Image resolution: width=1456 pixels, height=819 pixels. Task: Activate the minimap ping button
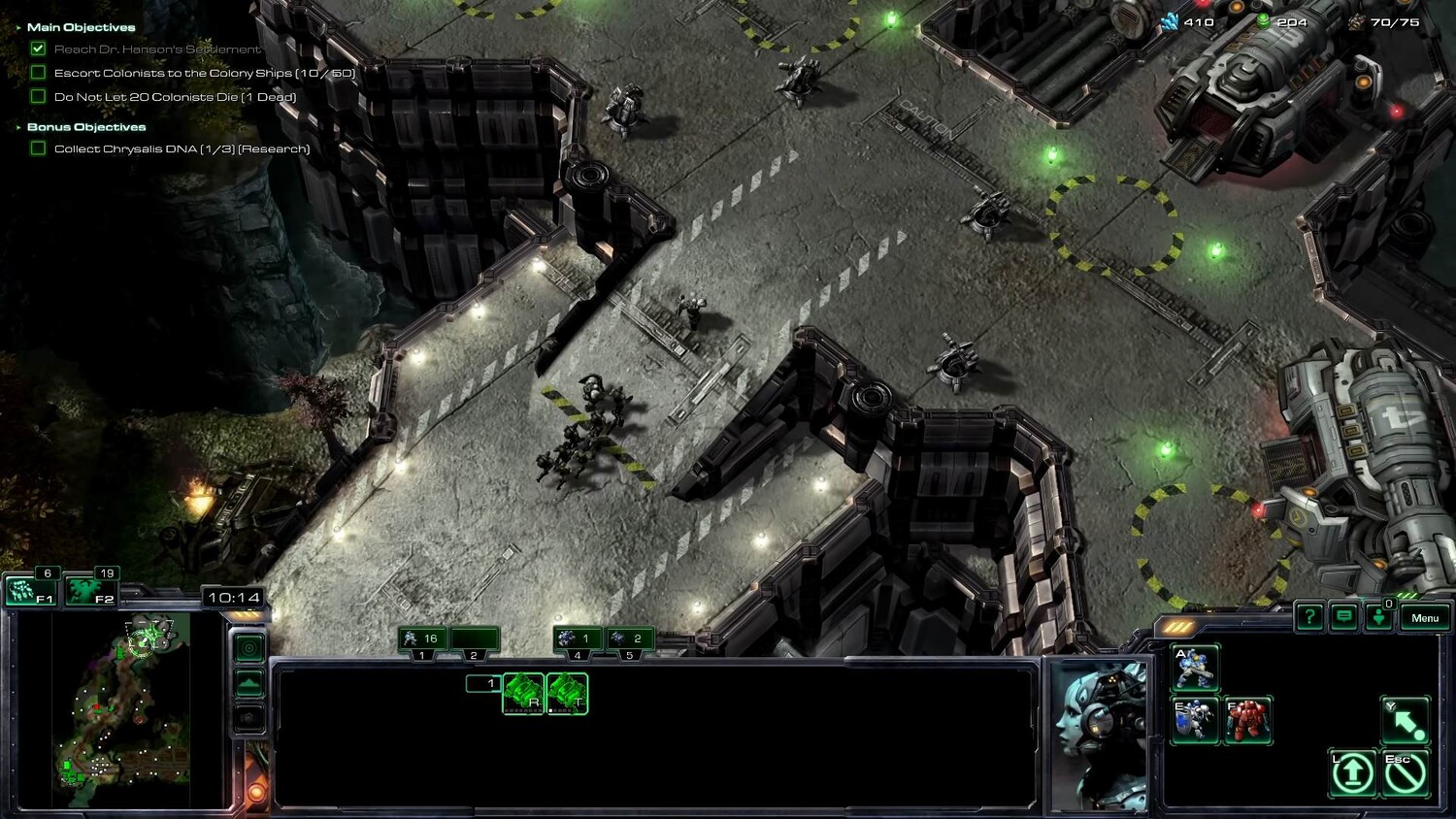click(249, 648)
